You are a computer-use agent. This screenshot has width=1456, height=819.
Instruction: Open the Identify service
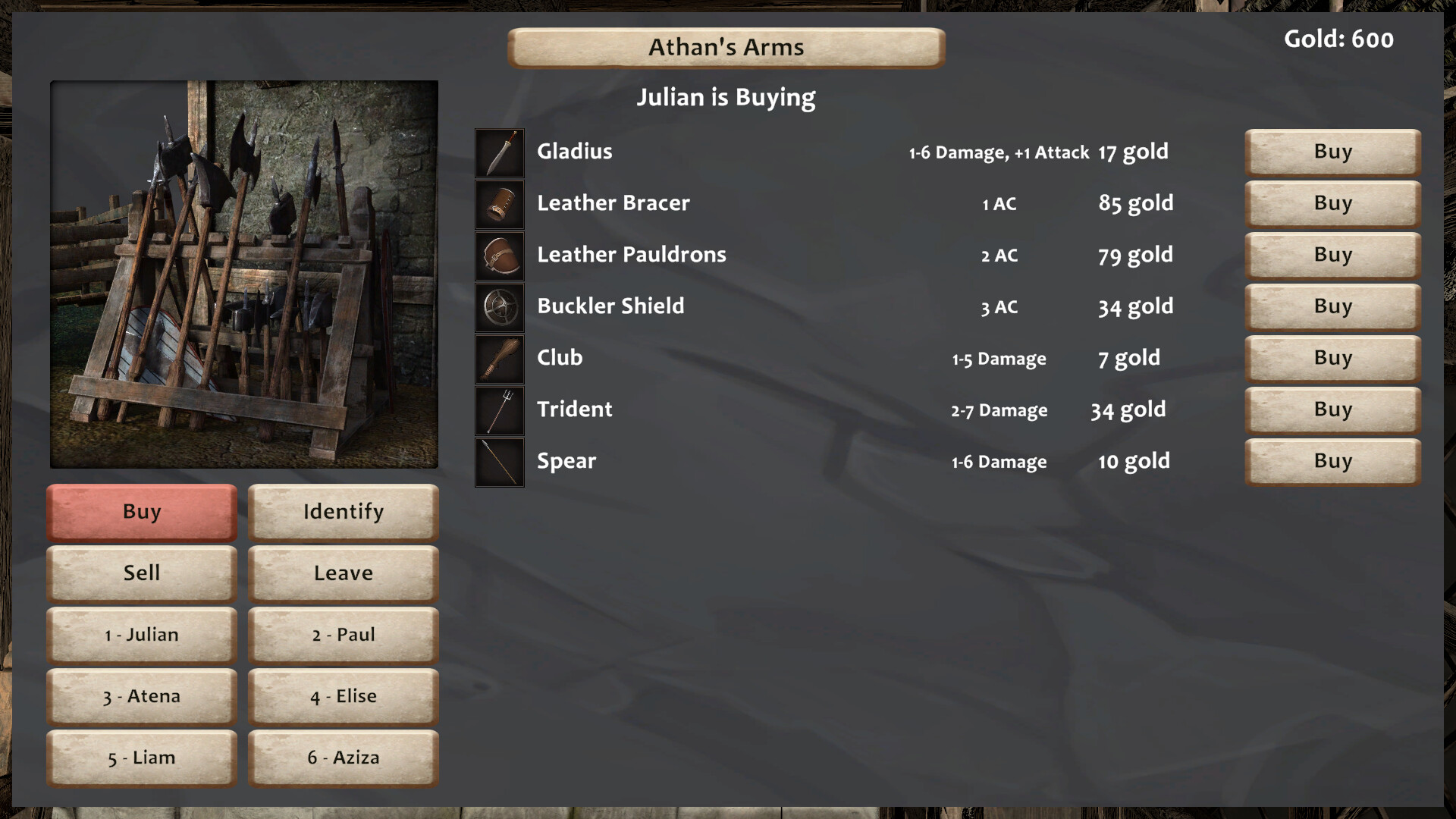(x=344, y=512)
